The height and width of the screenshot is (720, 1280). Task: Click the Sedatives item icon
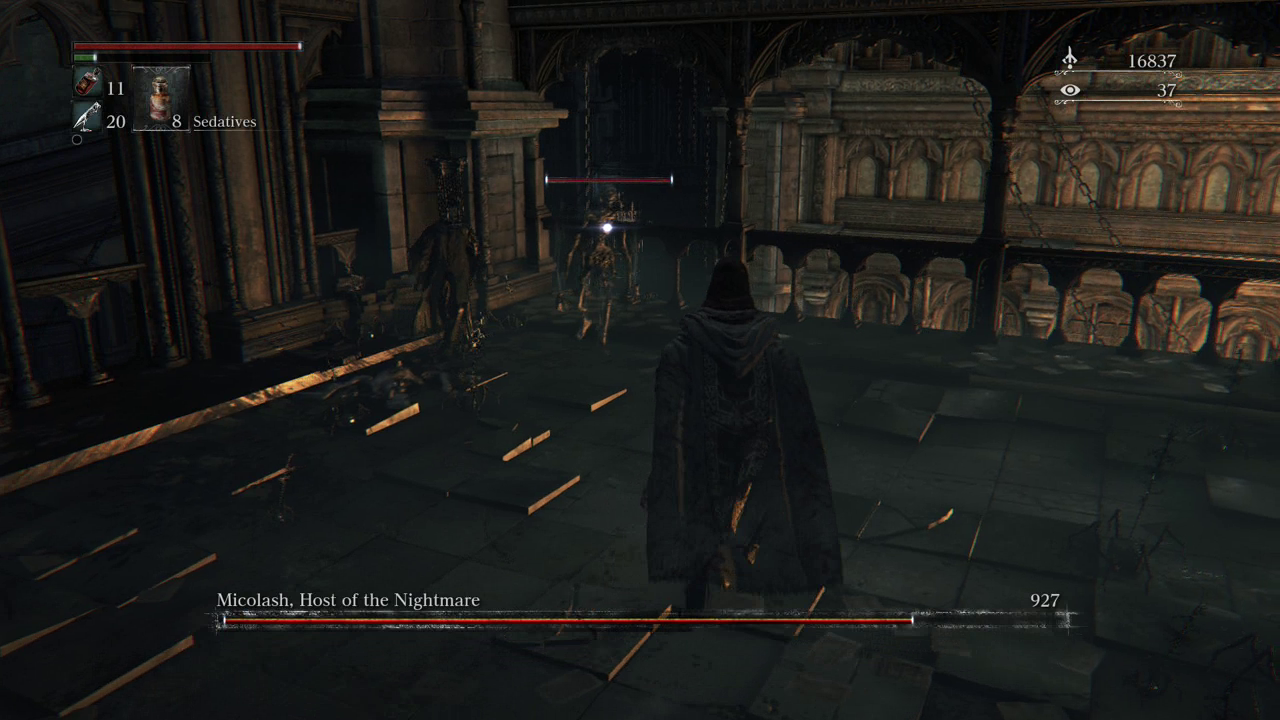pyautogui.click(x=161, y=98)
